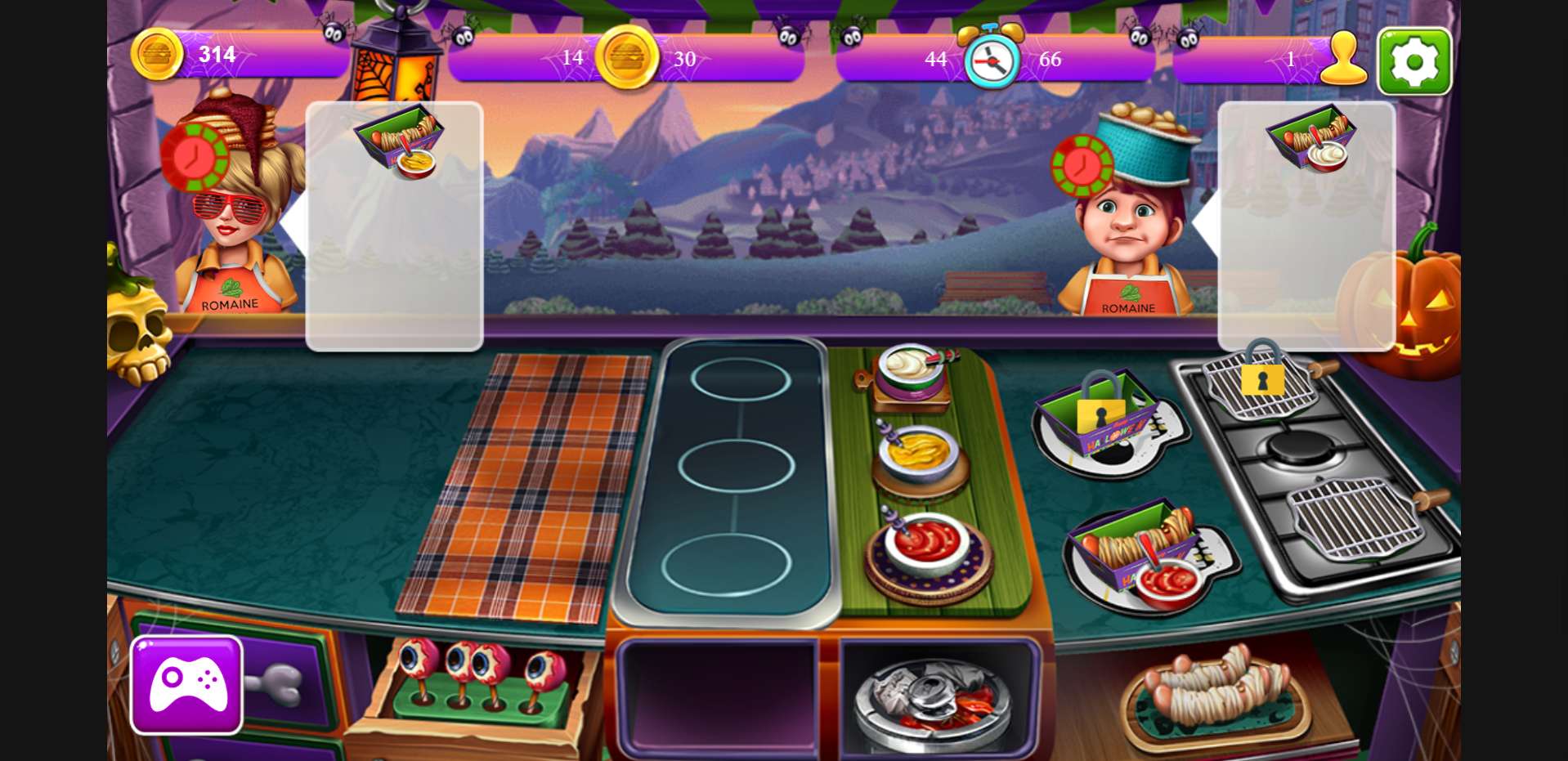The height and width of the screenshot is (761, 1568).
Task: Click the purple gamepad button
Action: pos(186,684)
